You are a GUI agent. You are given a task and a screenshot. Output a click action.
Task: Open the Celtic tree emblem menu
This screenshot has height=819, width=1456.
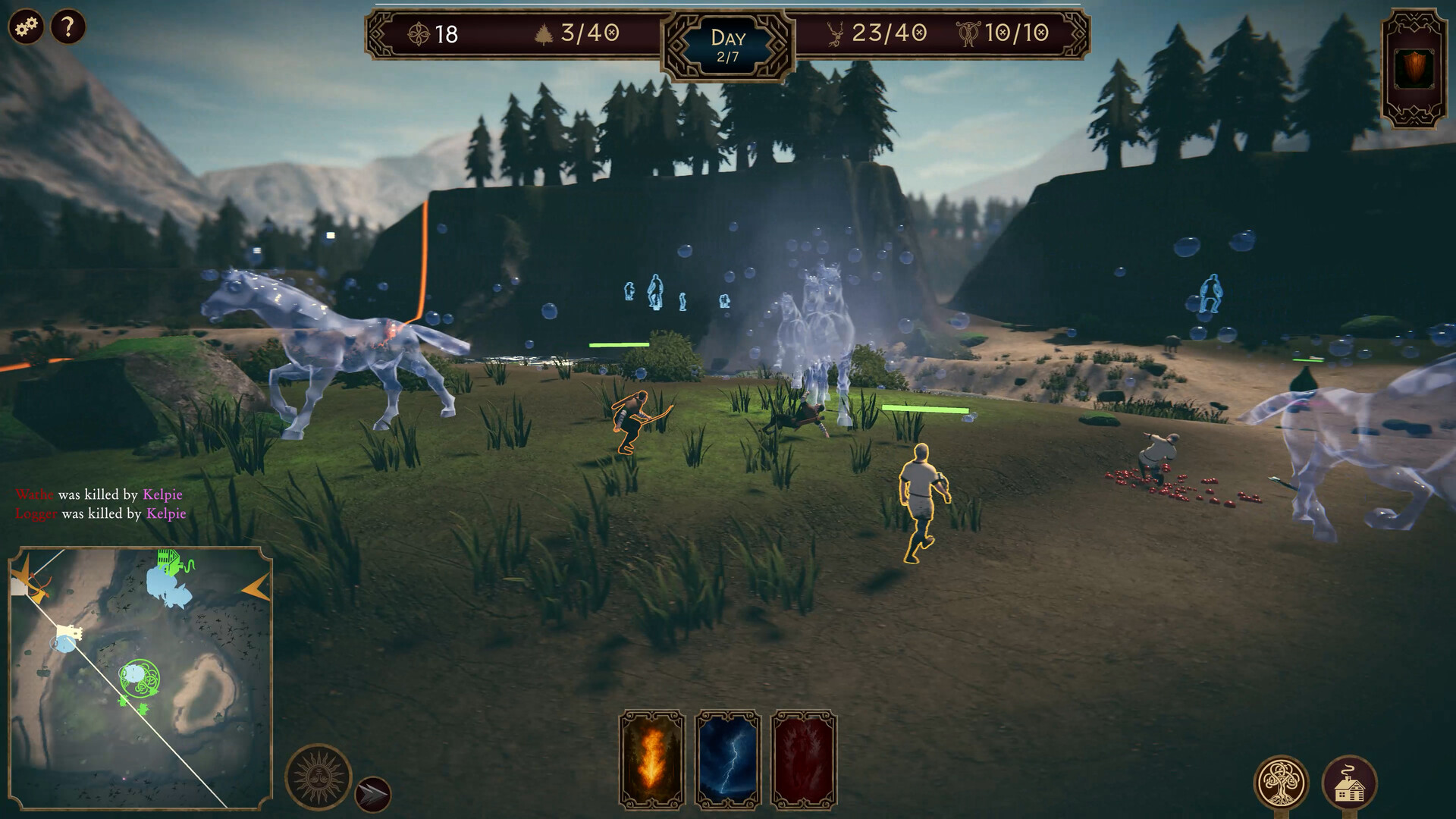(1281, 783)
